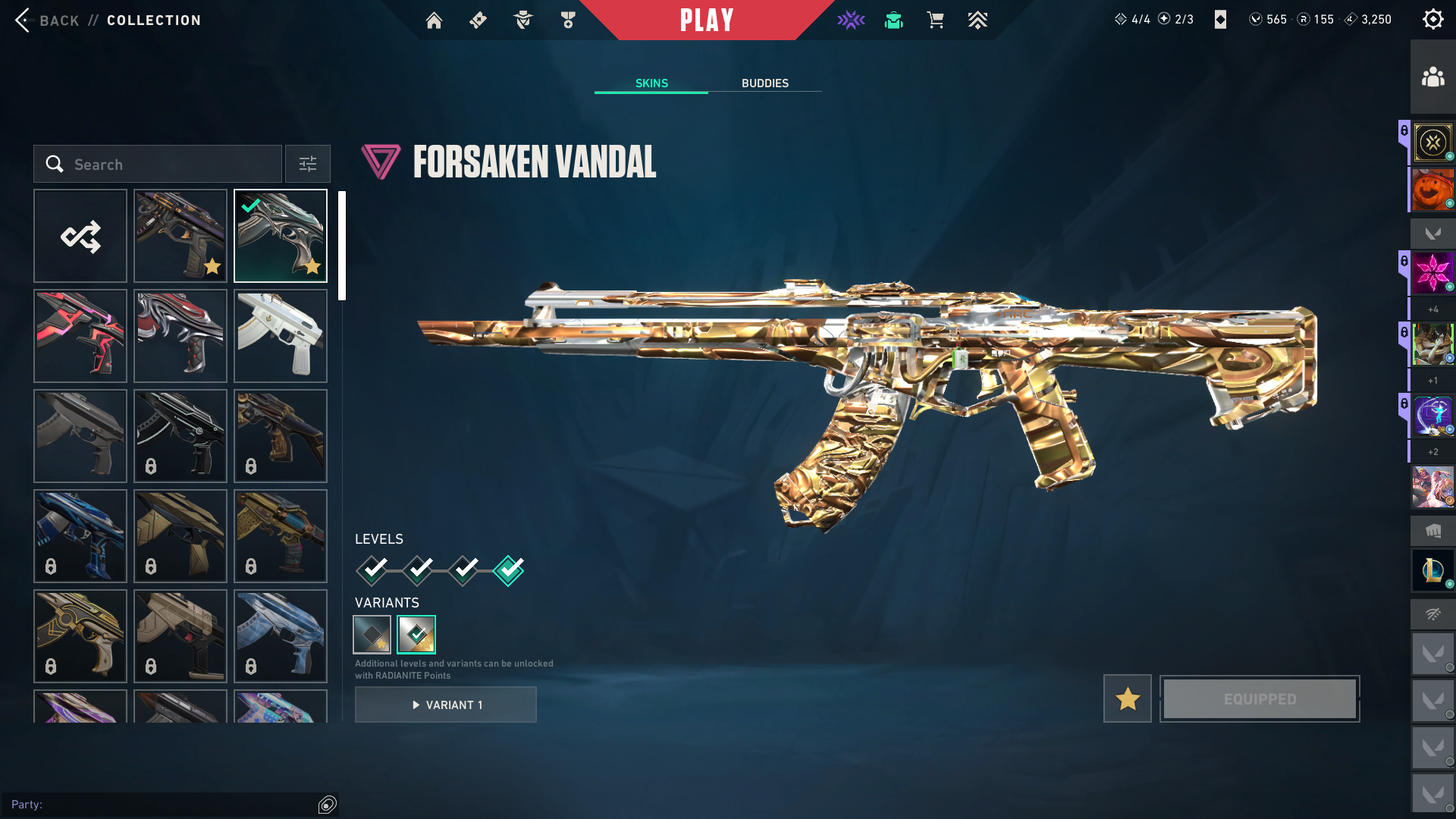Select the final level checkmark under LEVELS
1456x819 pixels.
(508, 571)
